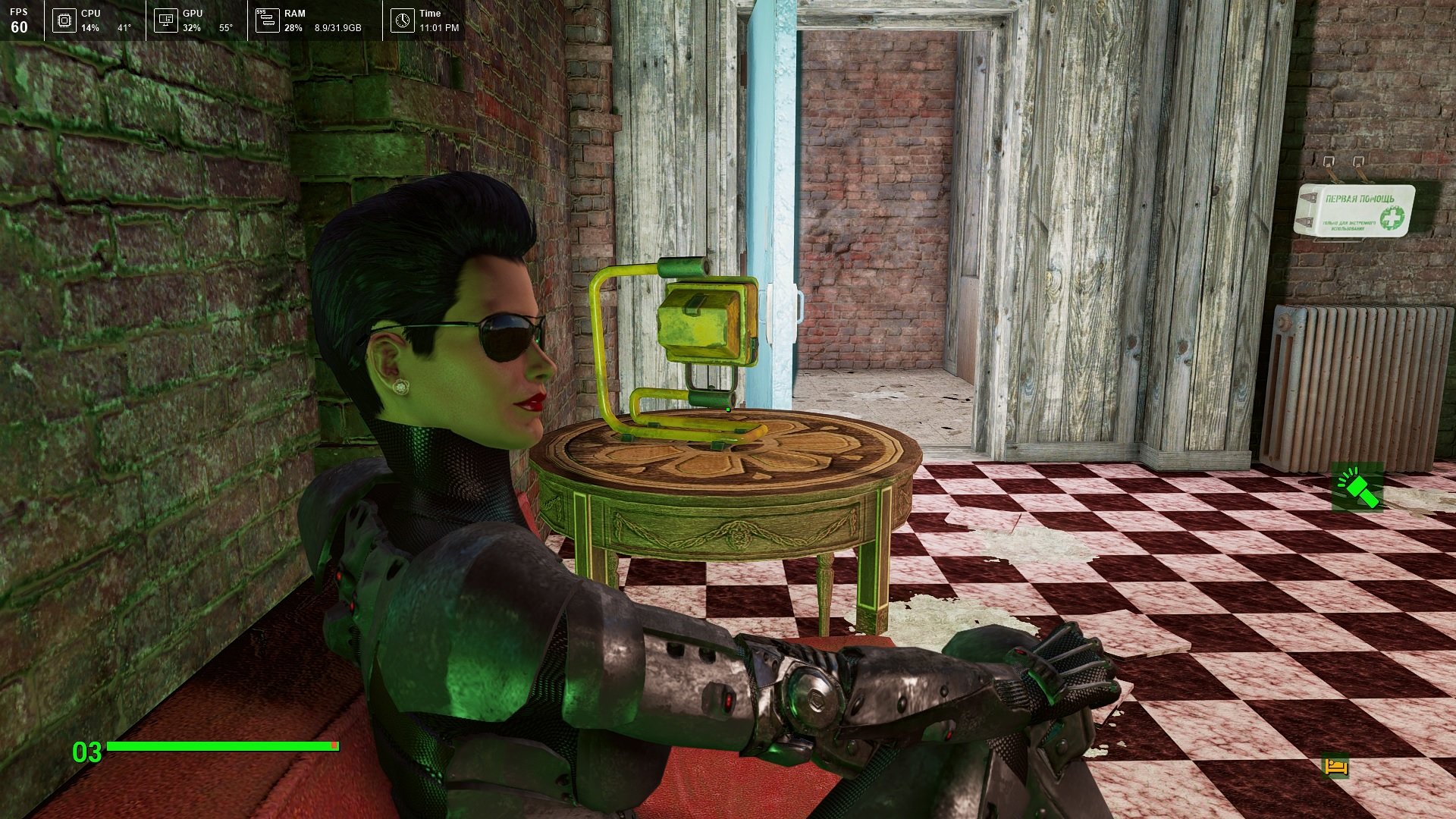Click the GPU usage 32% label
The image size is (1456, 819).
(192, 29)
